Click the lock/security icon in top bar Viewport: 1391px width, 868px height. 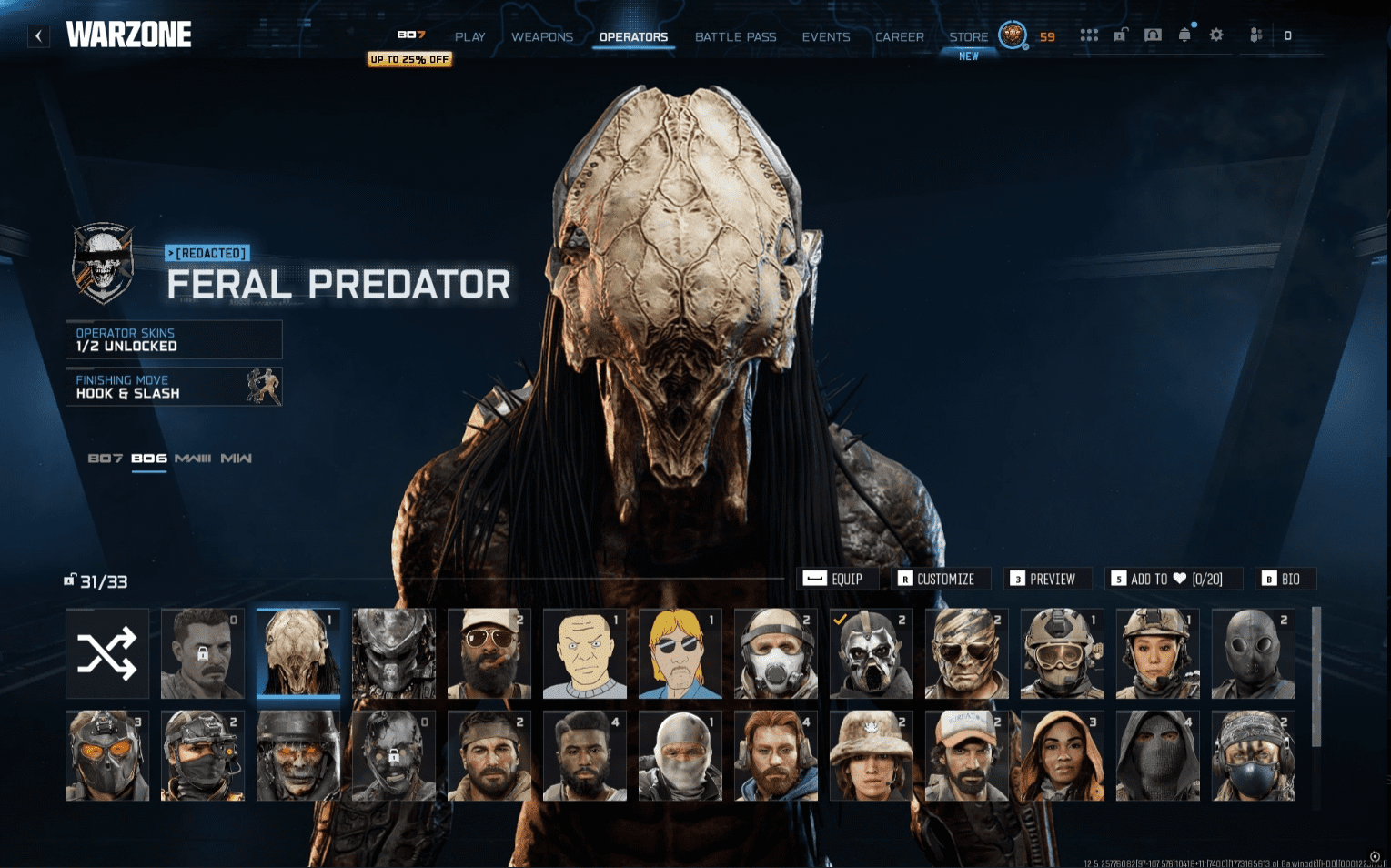(1120, 35)
